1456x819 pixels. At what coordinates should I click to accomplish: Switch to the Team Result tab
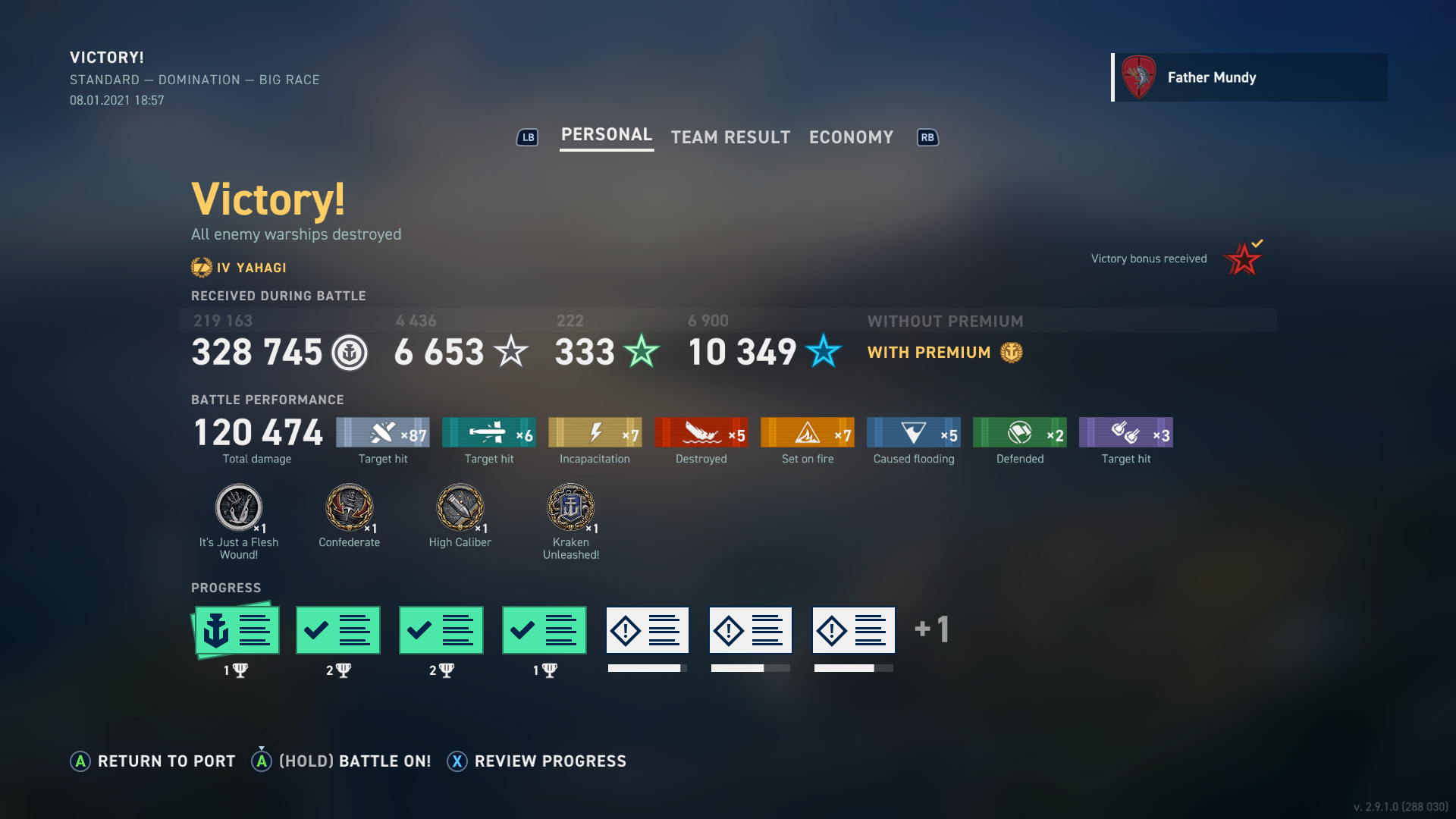(x=730, y=137)
